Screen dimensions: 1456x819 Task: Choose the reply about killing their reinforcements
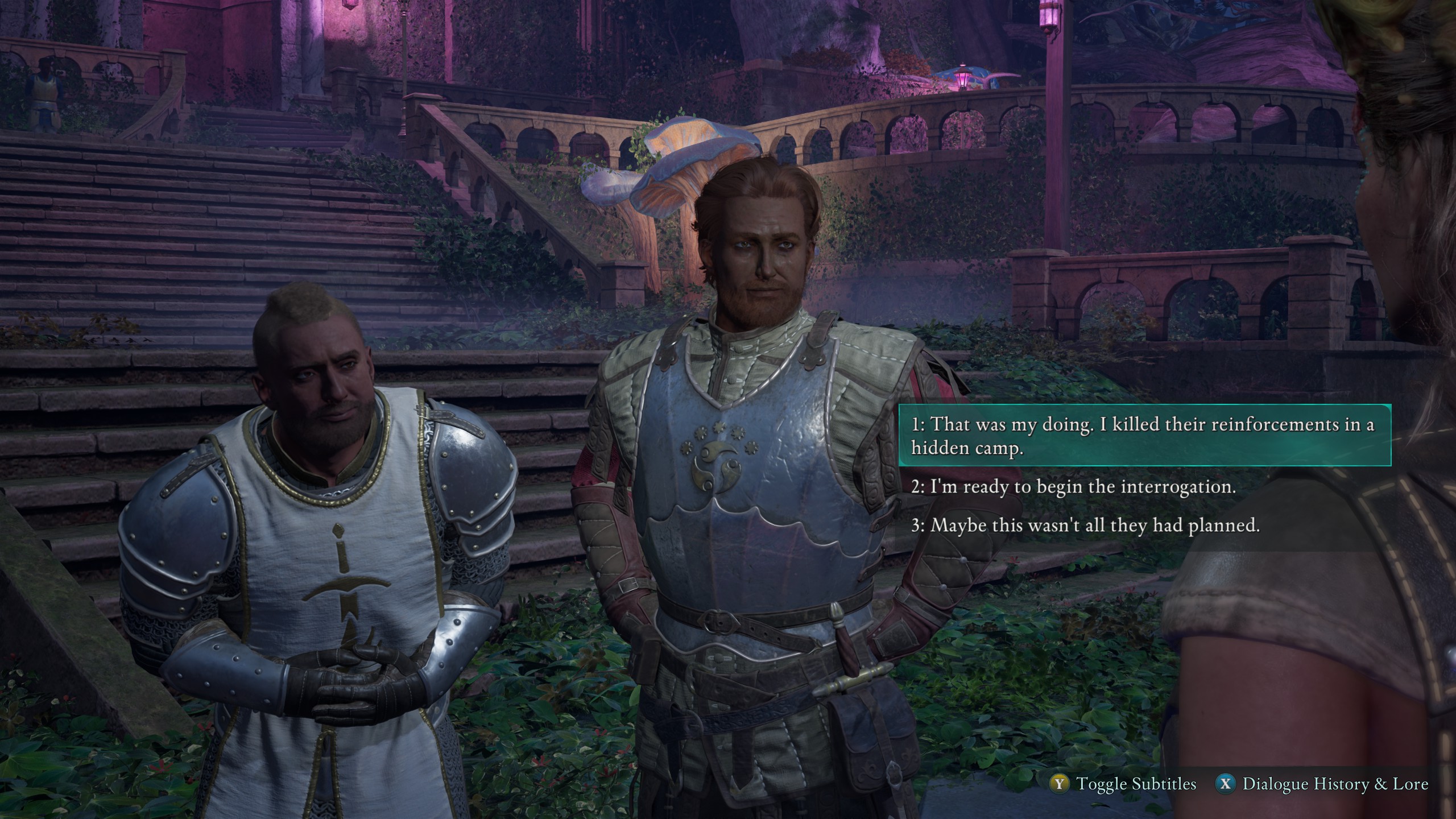pos(1143,435)
